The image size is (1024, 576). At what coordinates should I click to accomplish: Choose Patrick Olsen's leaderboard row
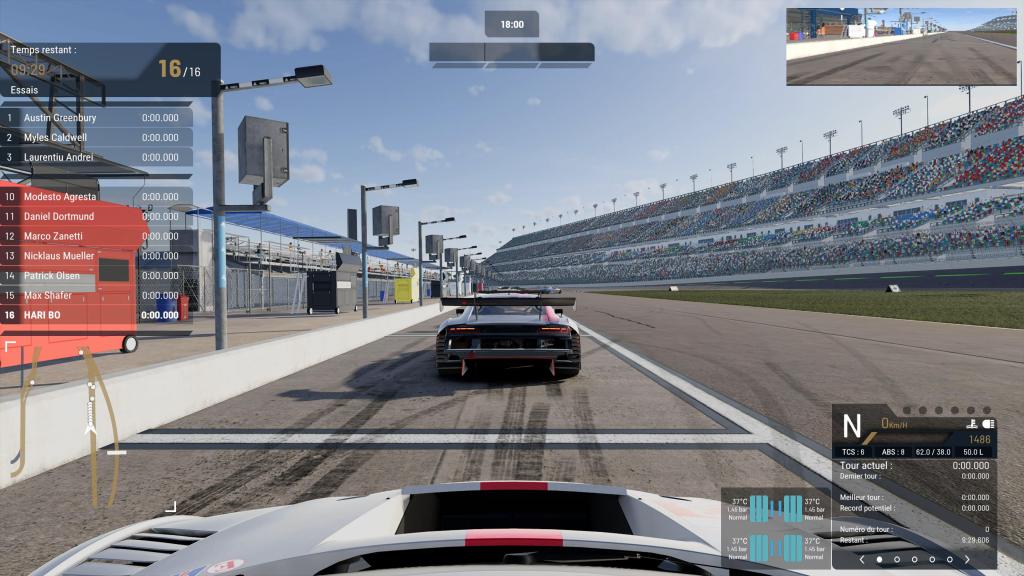pyautogui.click(x=97, y=276)
